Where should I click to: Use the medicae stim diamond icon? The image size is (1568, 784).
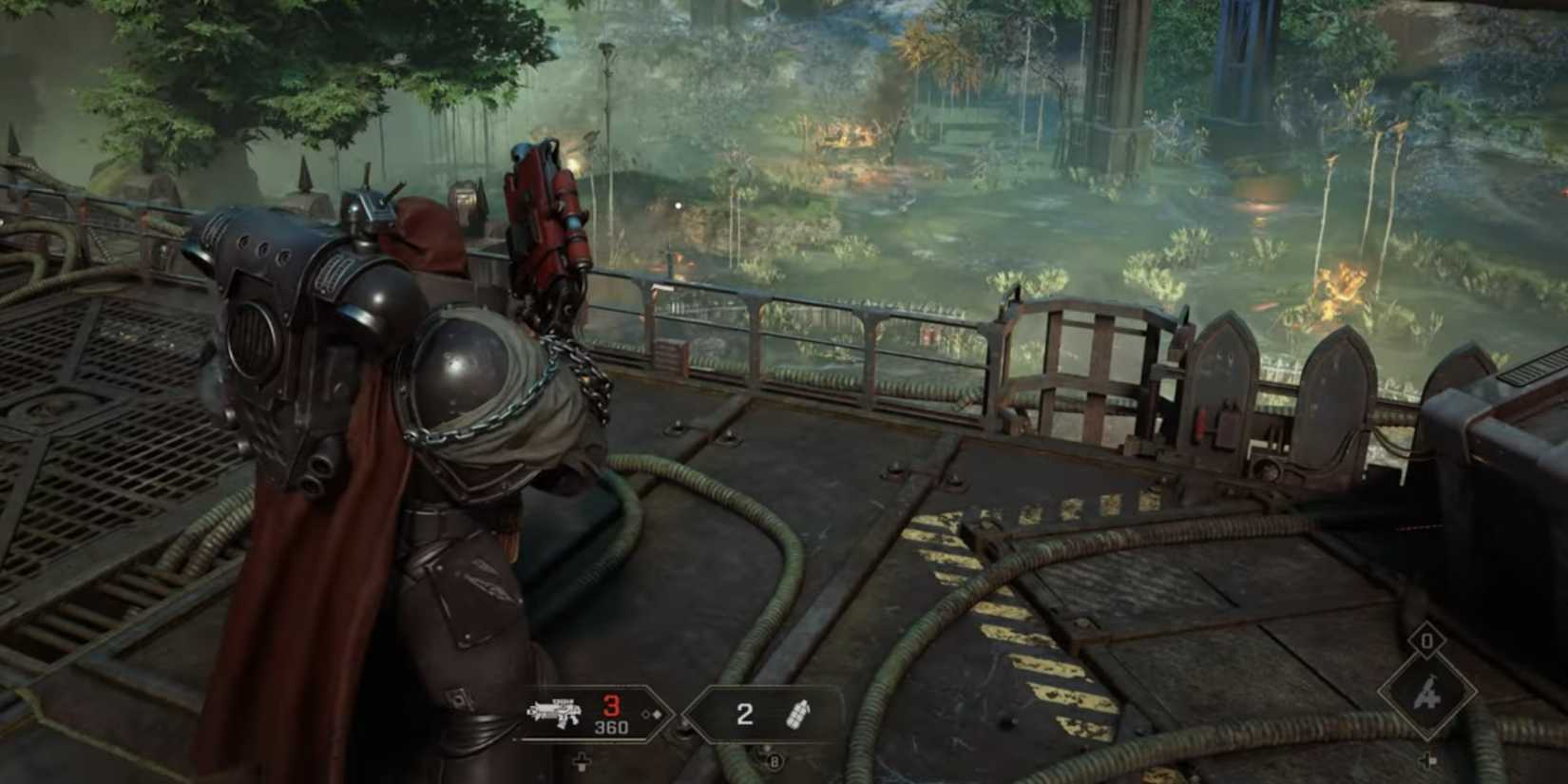(x=1426, y=696)
